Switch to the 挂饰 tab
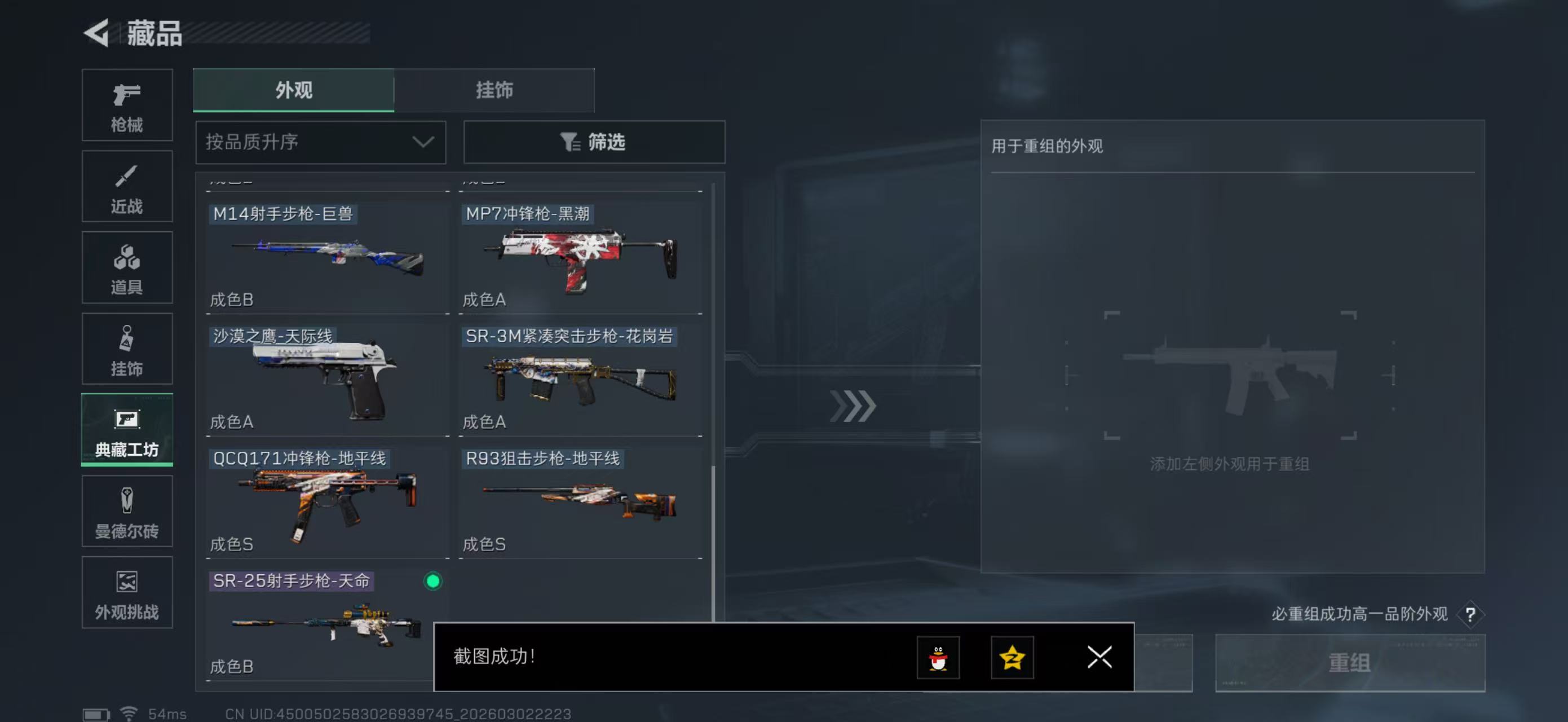 point(495,90)
